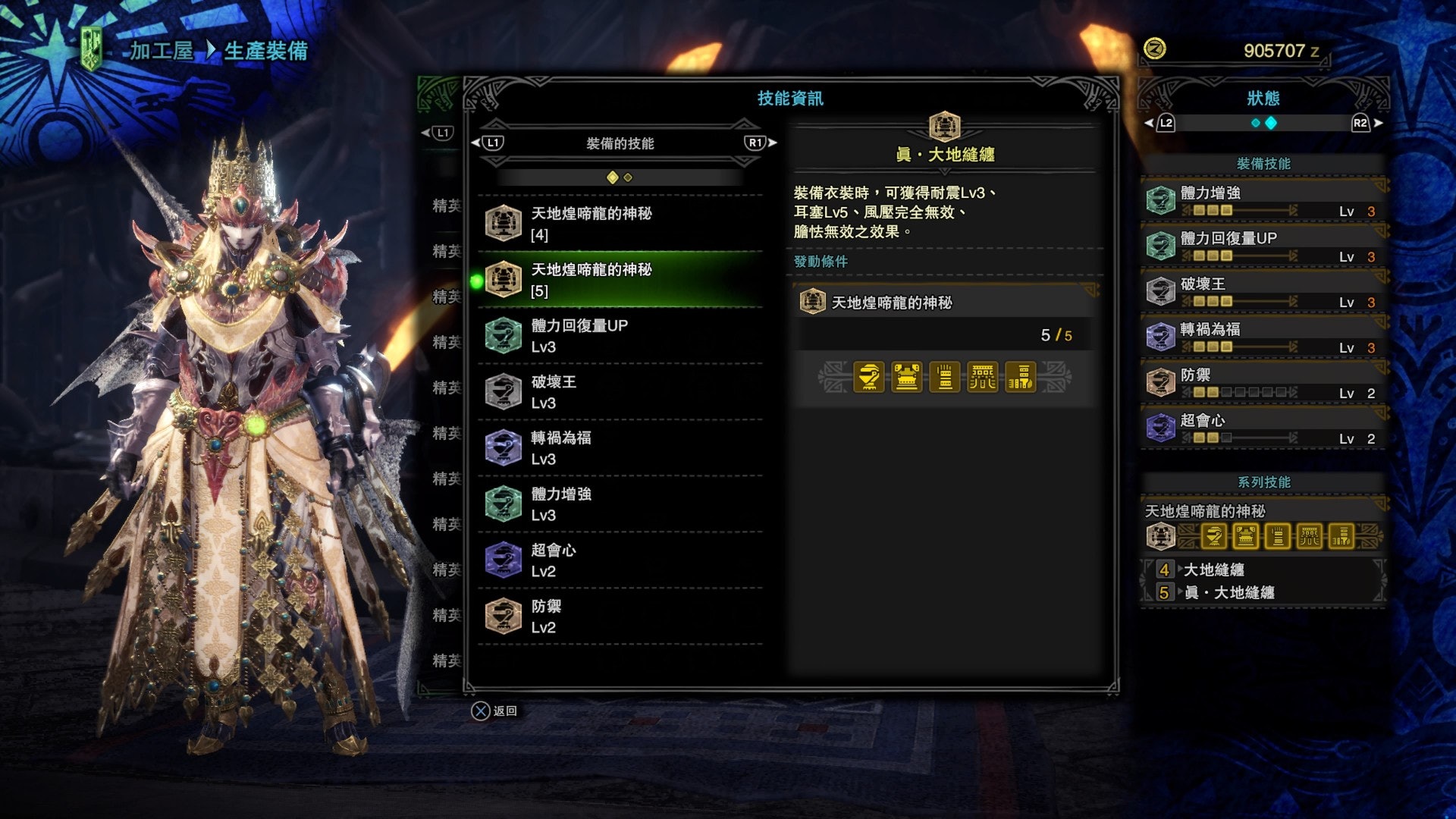Choose 體力增強 Lv3 in equipped skills list

coord(620,504)
